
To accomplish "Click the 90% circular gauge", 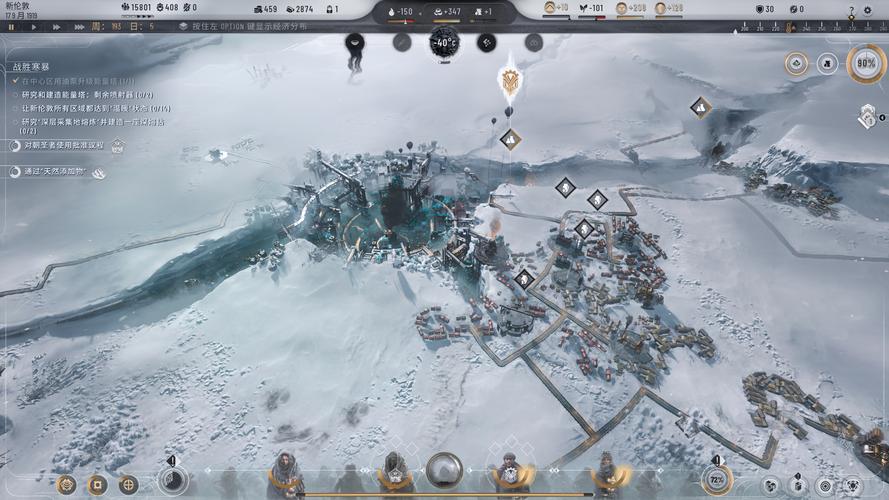I will [865, 64].
